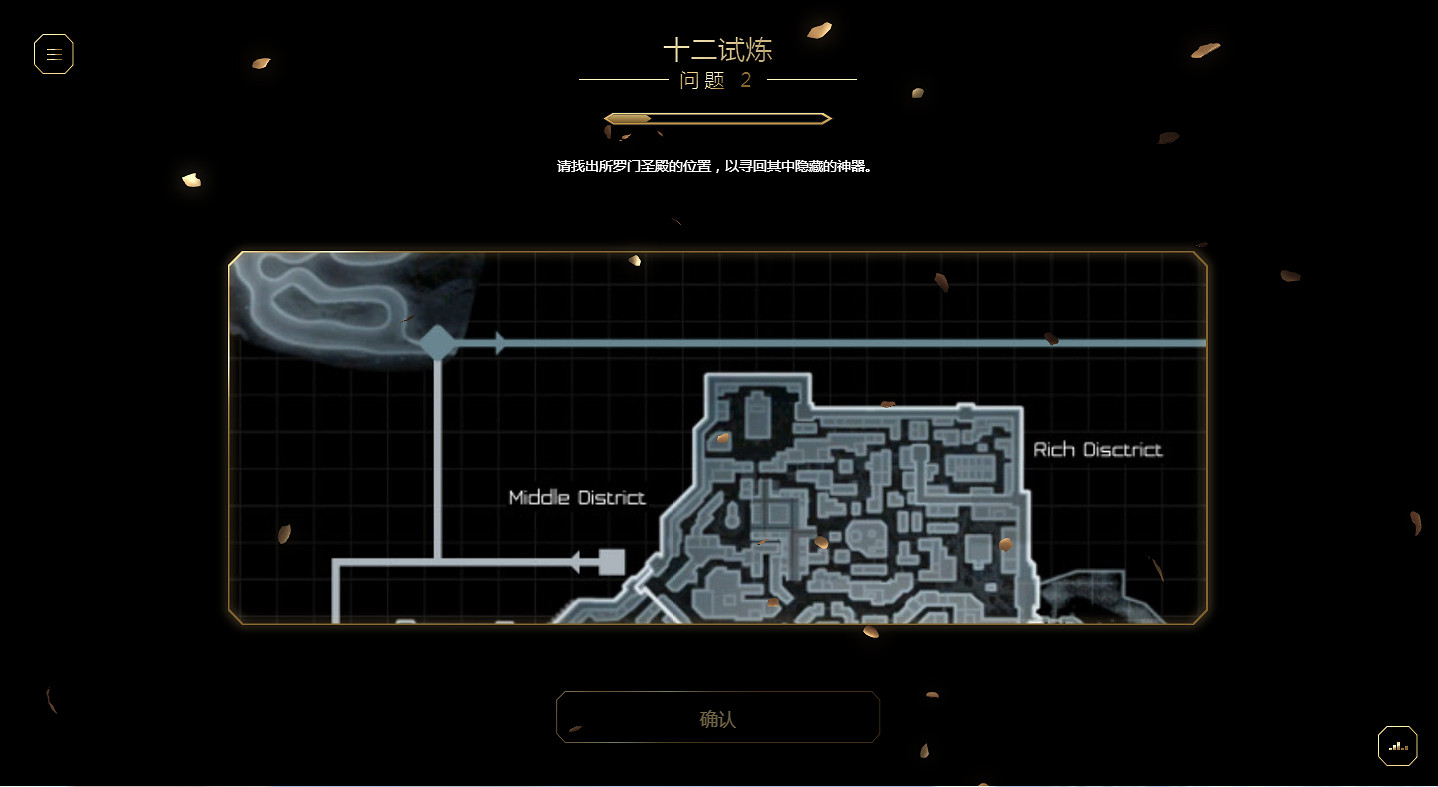Toggle the audio equalizer icon at bottom-right

(x=1396, y=745)
